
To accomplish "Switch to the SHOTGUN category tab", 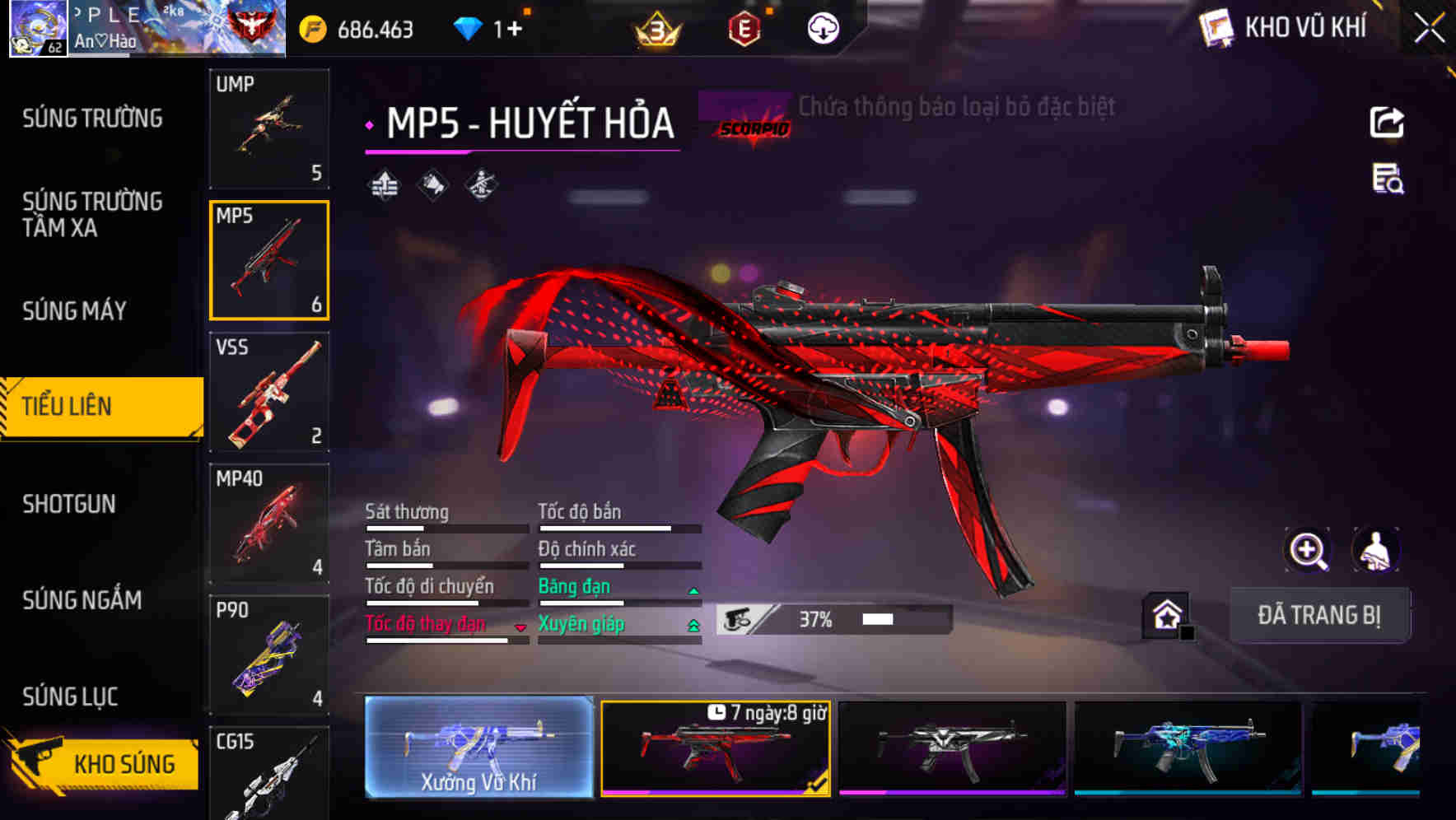I will (x=70, y=503).
